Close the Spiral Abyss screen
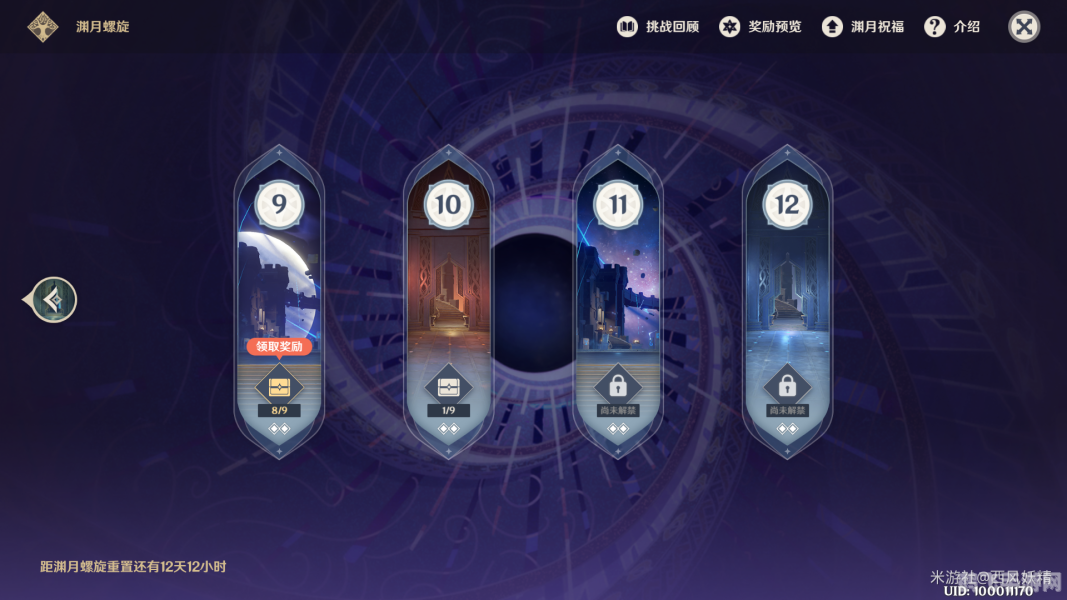Image resolution: width=1067 pixels, height=600 pixels. point(1024,27)
